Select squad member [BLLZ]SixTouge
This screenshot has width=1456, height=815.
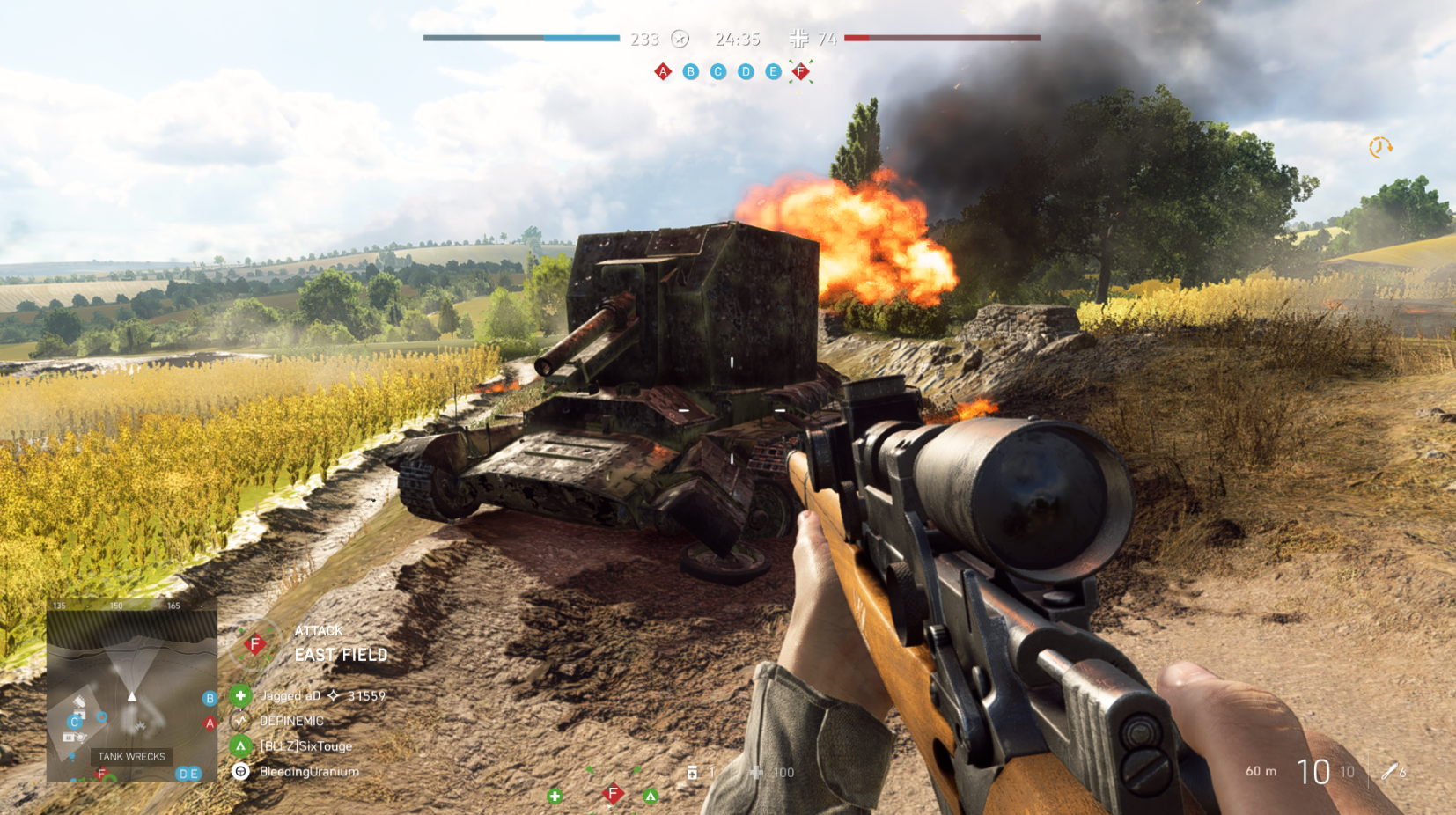(305, 746)
